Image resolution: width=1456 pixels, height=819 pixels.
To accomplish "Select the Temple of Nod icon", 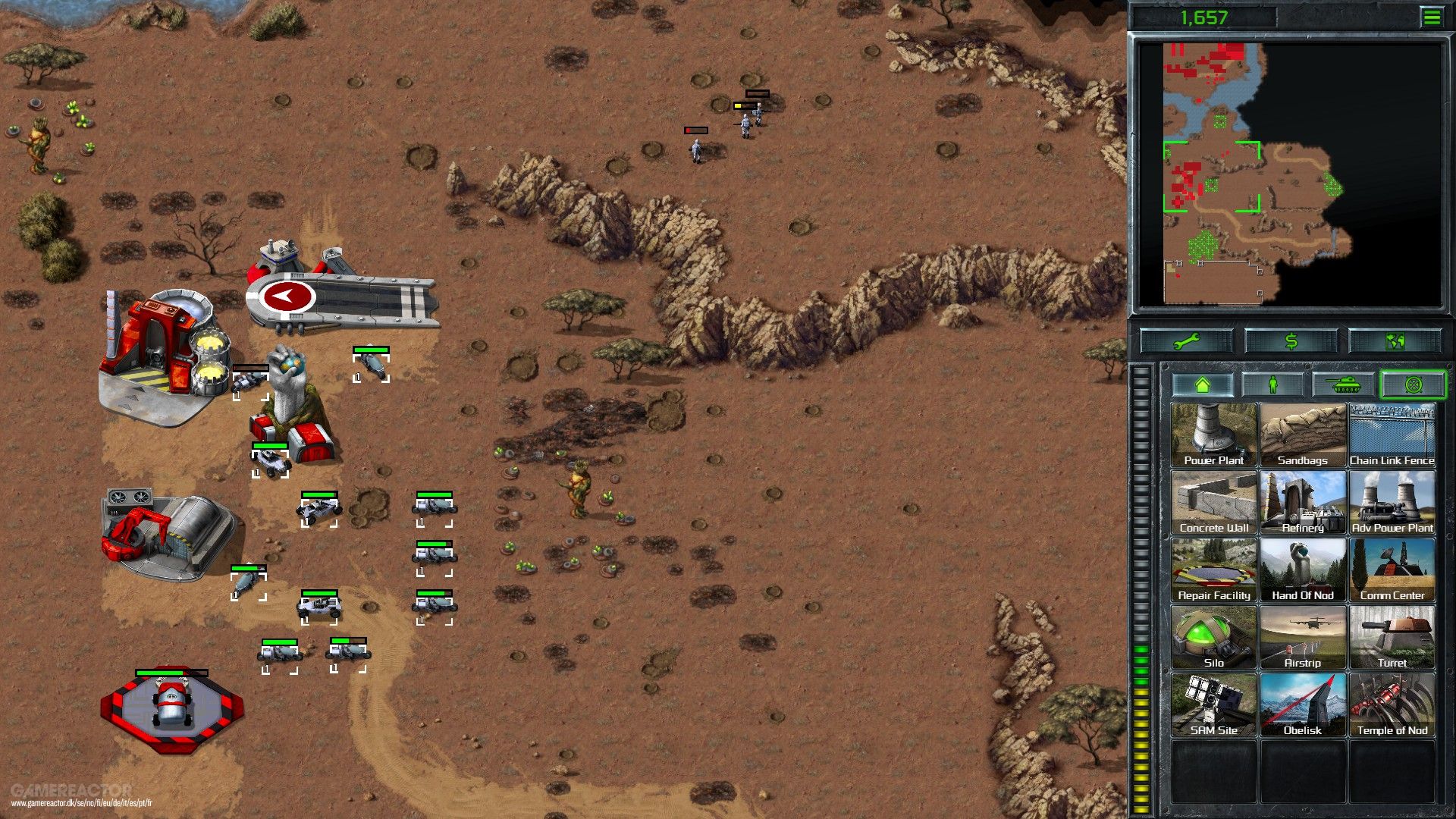I will click(x=1392, y=704).
